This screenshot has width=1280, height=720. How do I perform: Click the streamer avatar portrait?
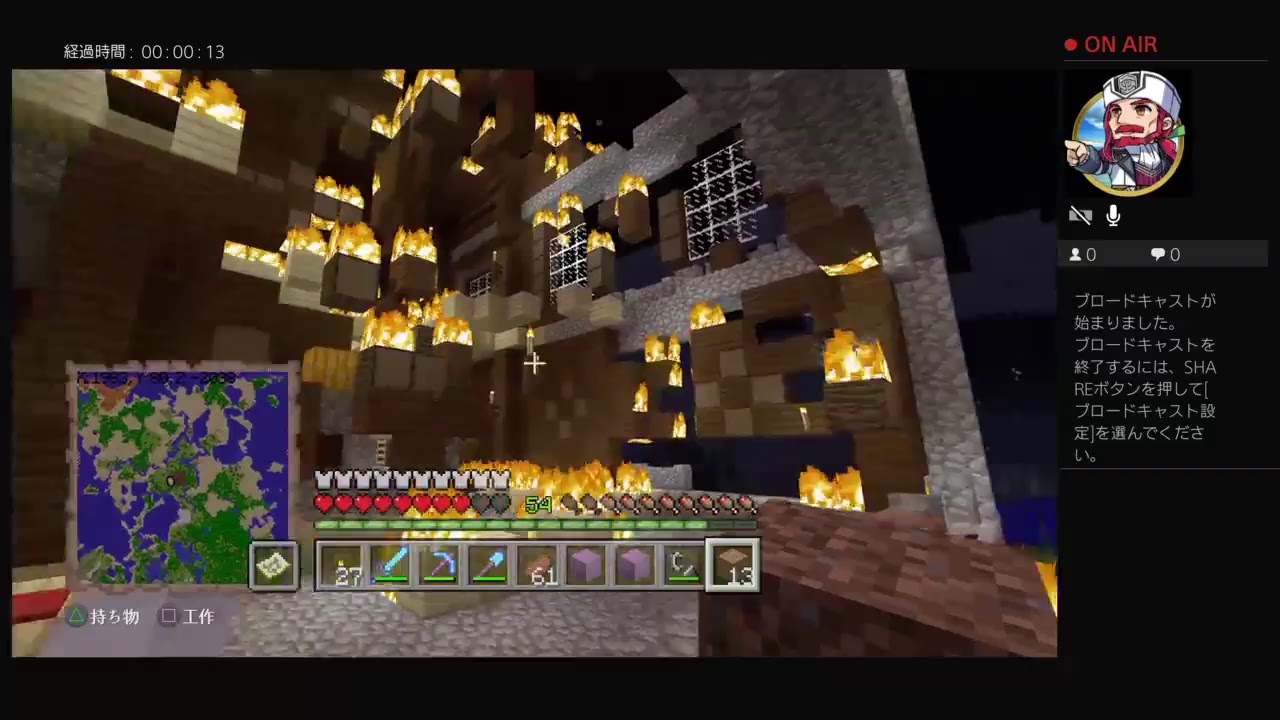pyautogui.click(x=1127, y=130)
